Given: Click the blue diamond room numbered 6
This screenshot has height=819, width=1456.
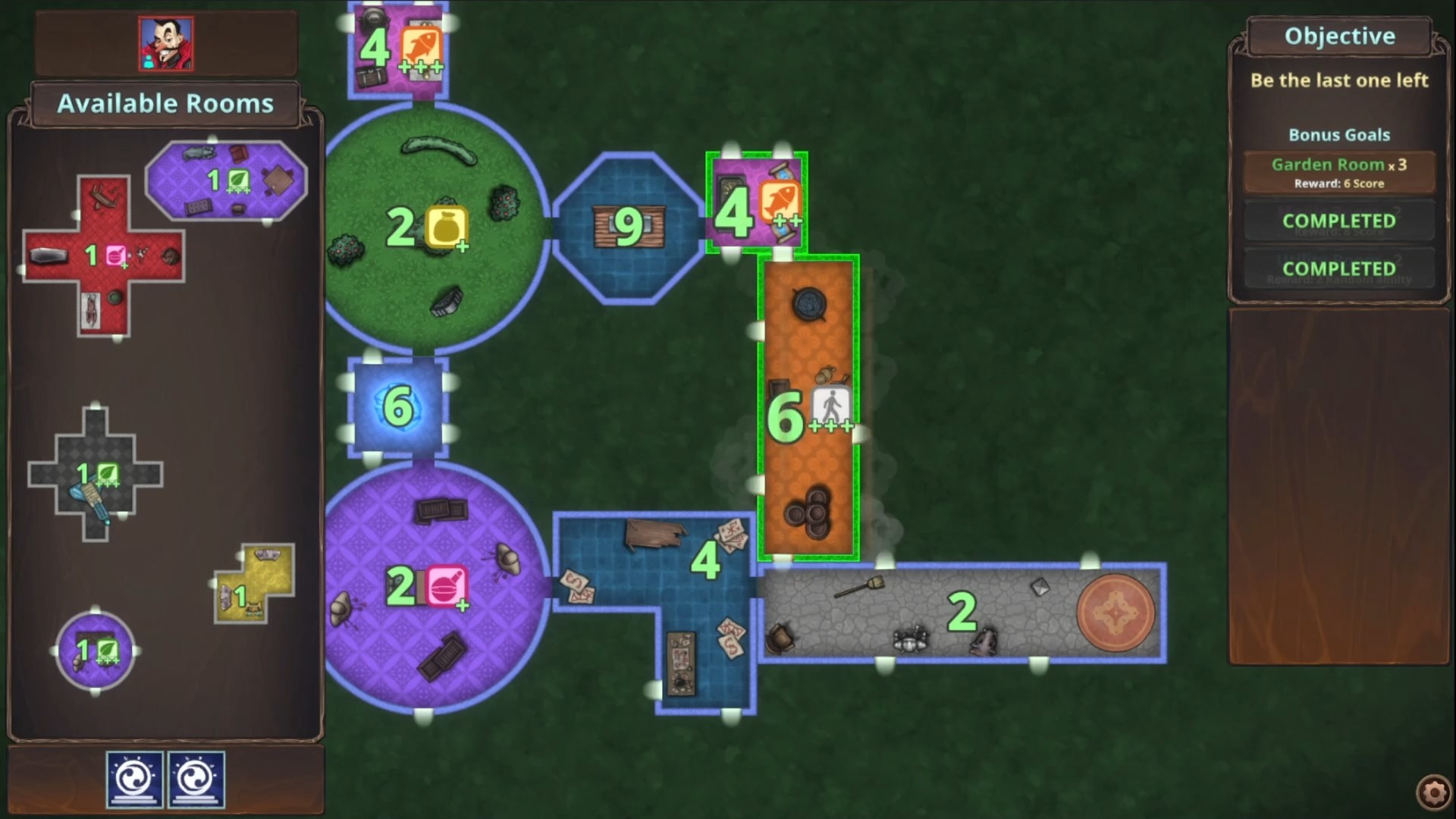Looking at the screenshot, I should pos(397,407).
